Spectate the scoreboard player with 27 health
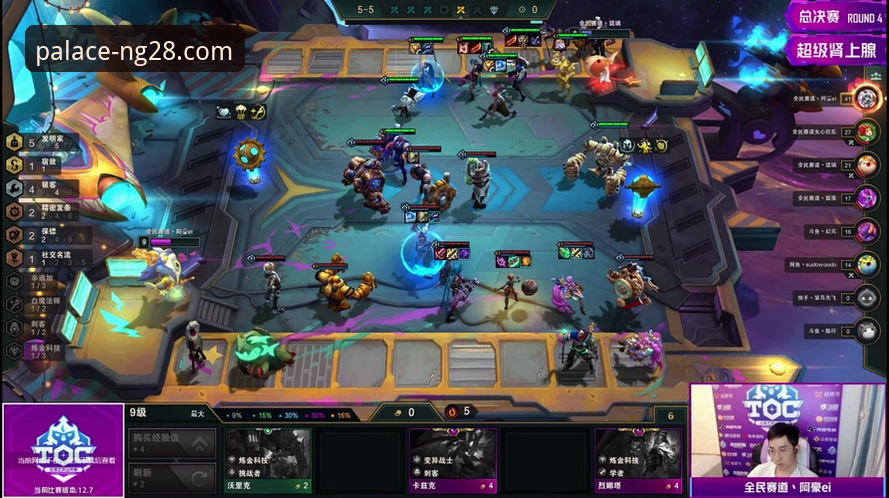This screenshot has width=889, height=498. coord(866,131)
